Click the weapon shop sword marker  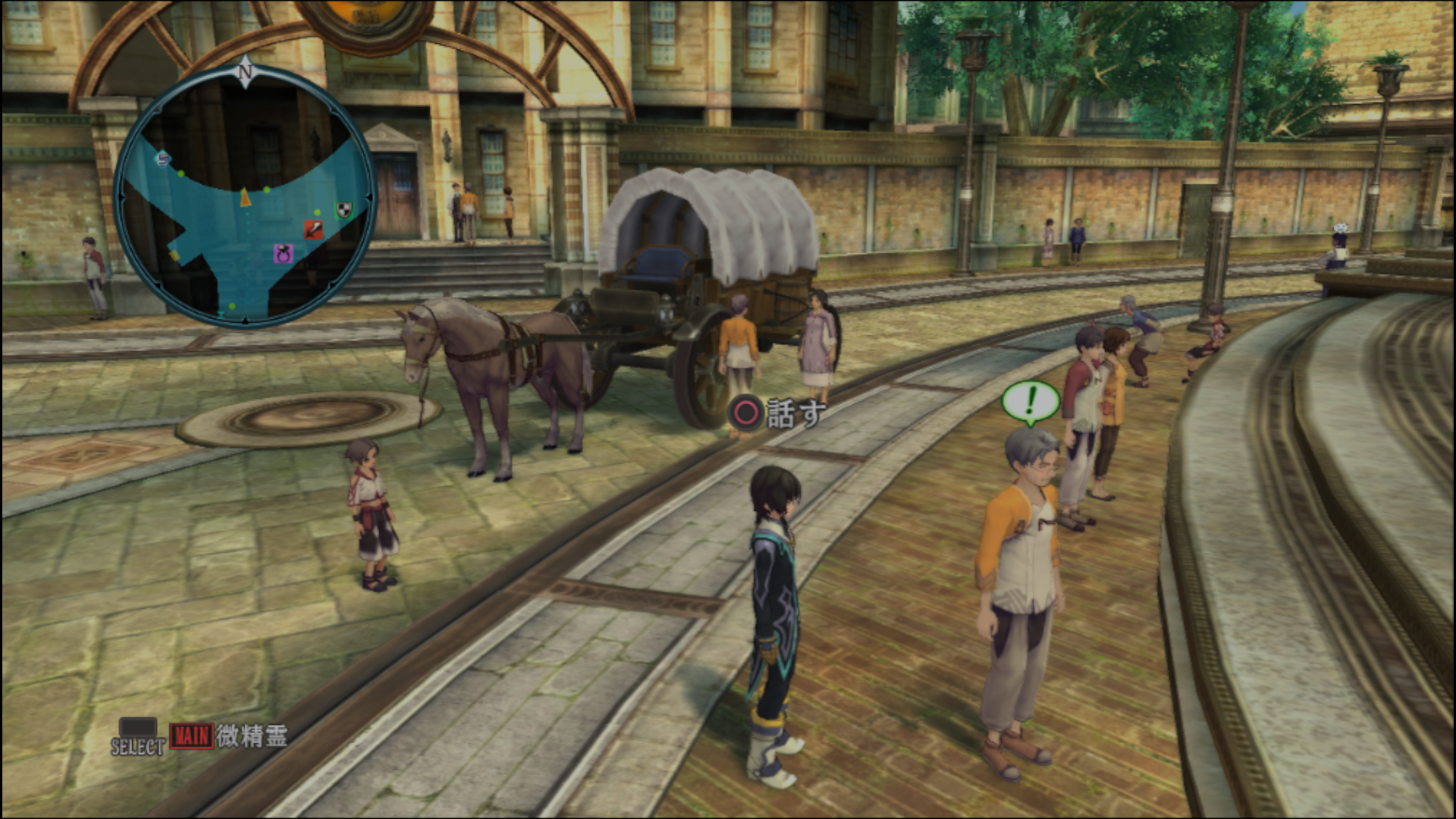tap(313, 229)
